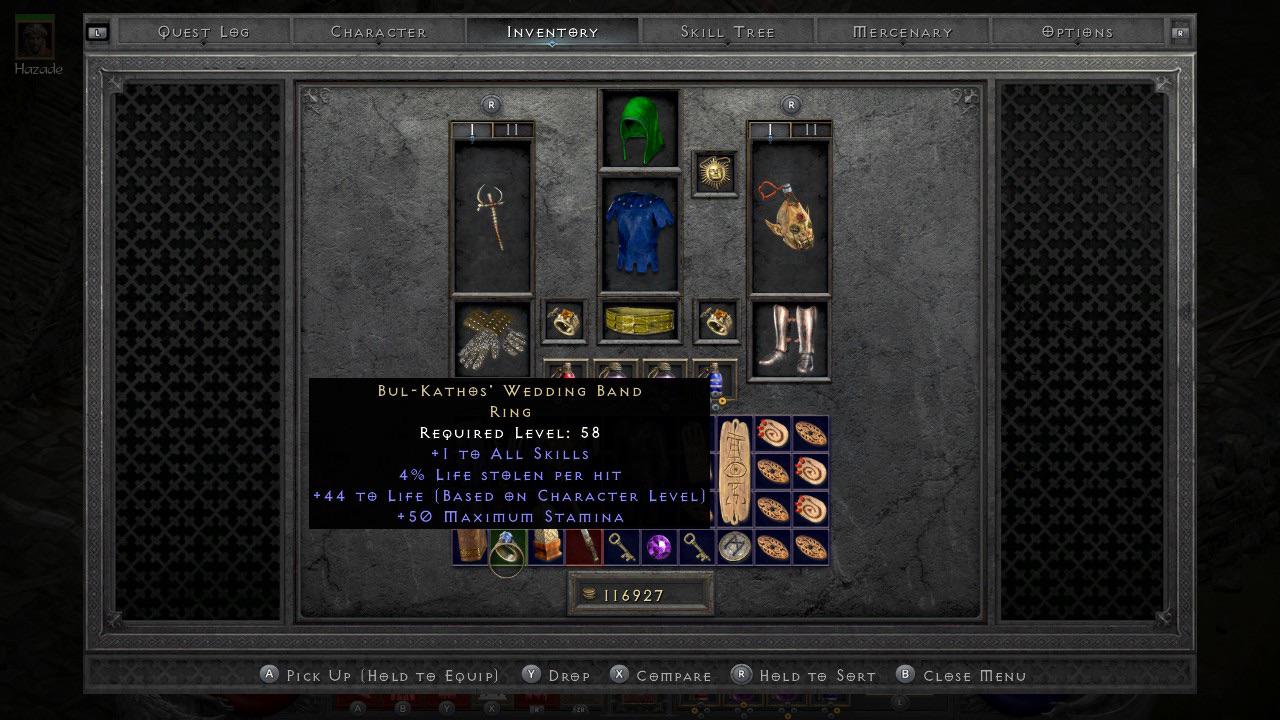Click the equipped chain gloves
The height and width of the screenshot is (720, 1280).
click(x=490, y=337)
